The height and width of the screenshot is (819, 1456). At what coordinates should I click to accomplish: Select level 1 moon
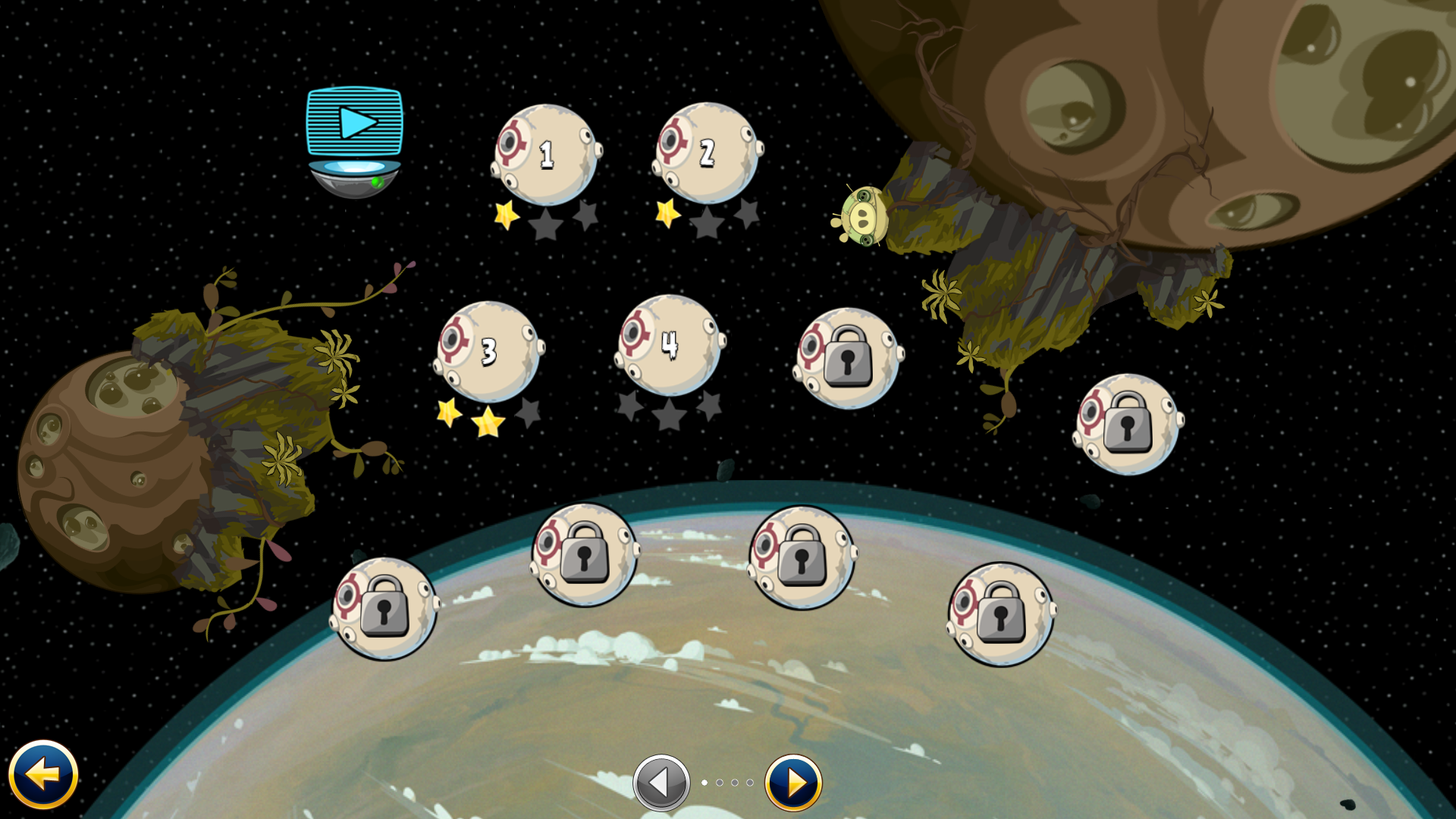(x=545, y=155)
